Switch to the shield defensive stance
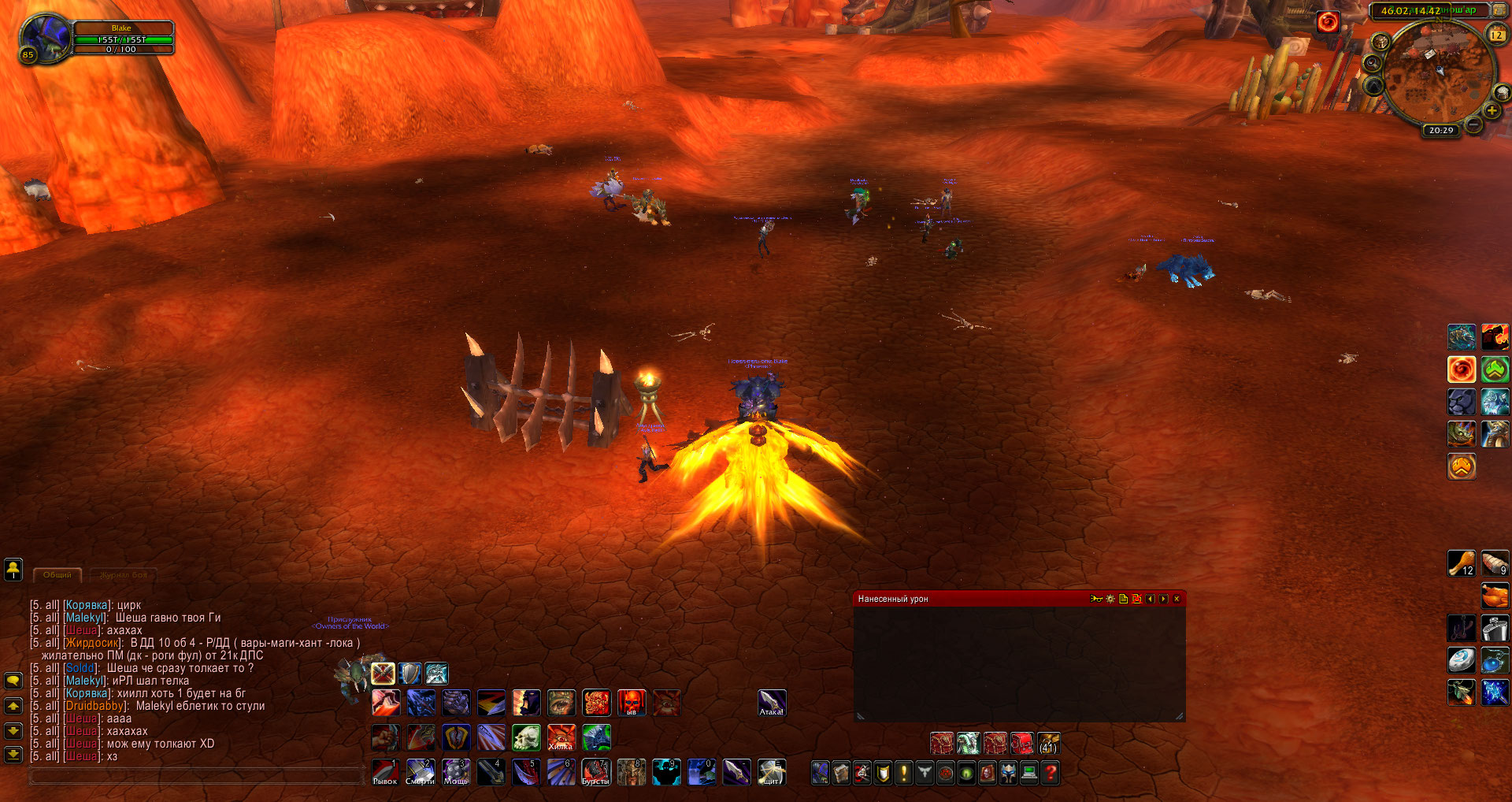Image resolution: width=1512 pixels, height=802 pixels. click(x=409, y=673)
